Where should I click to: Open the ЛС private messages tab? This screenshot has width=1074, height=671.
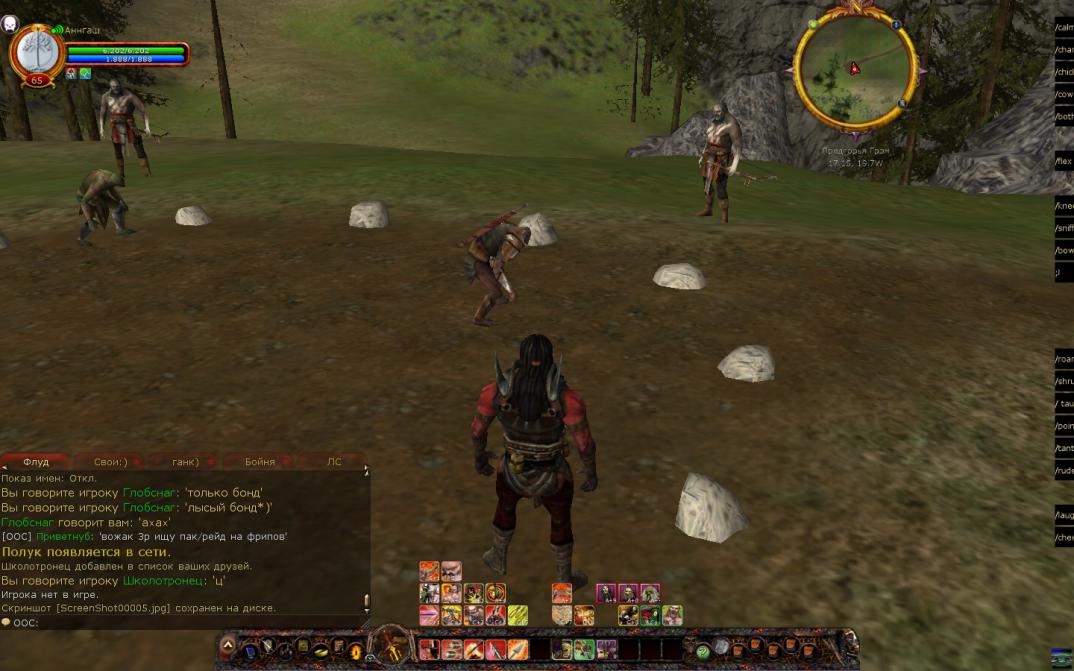click(x=334, y=462)
